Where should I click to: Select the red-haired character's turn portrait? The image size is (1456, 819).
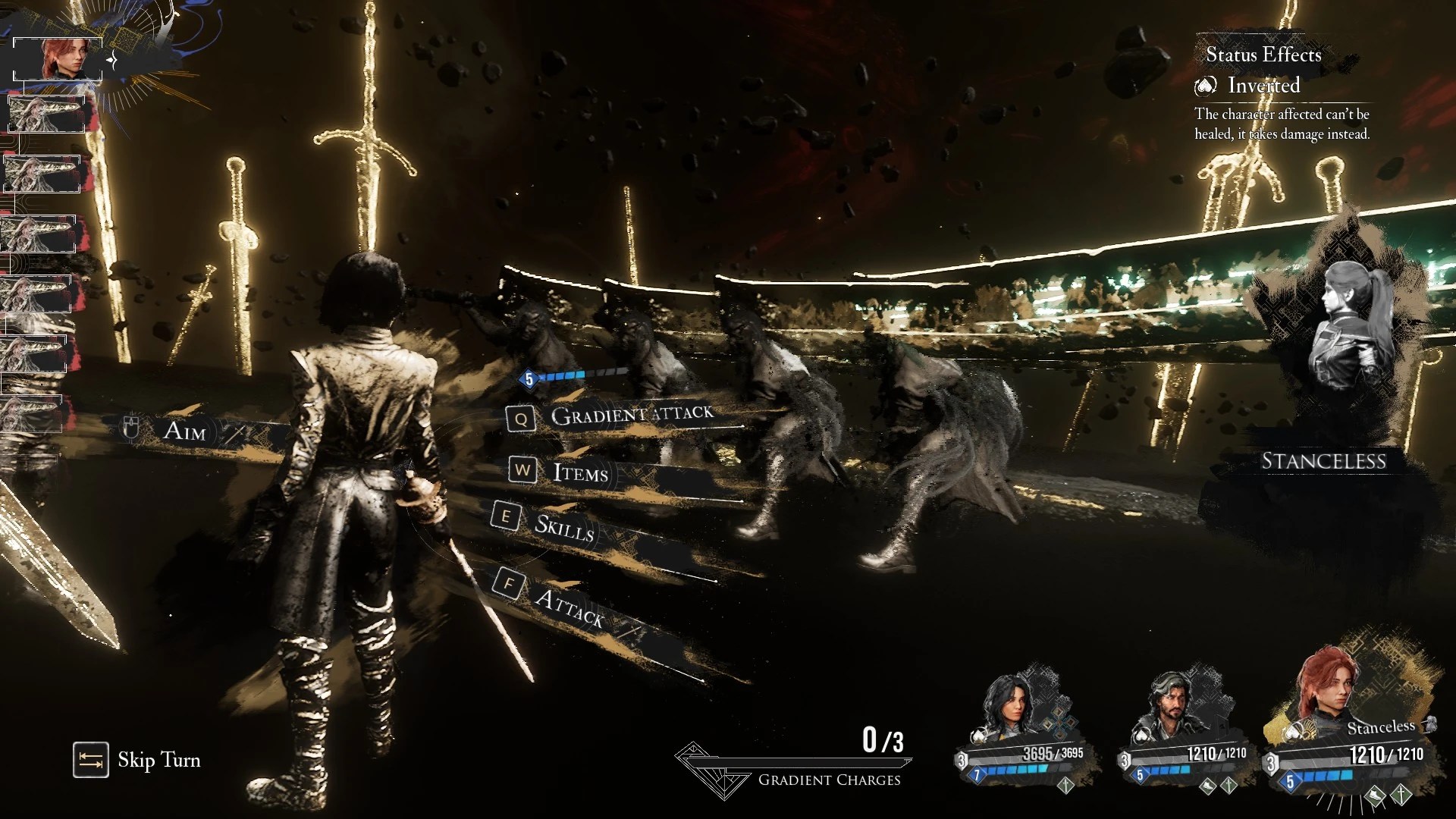coord(58,58)
